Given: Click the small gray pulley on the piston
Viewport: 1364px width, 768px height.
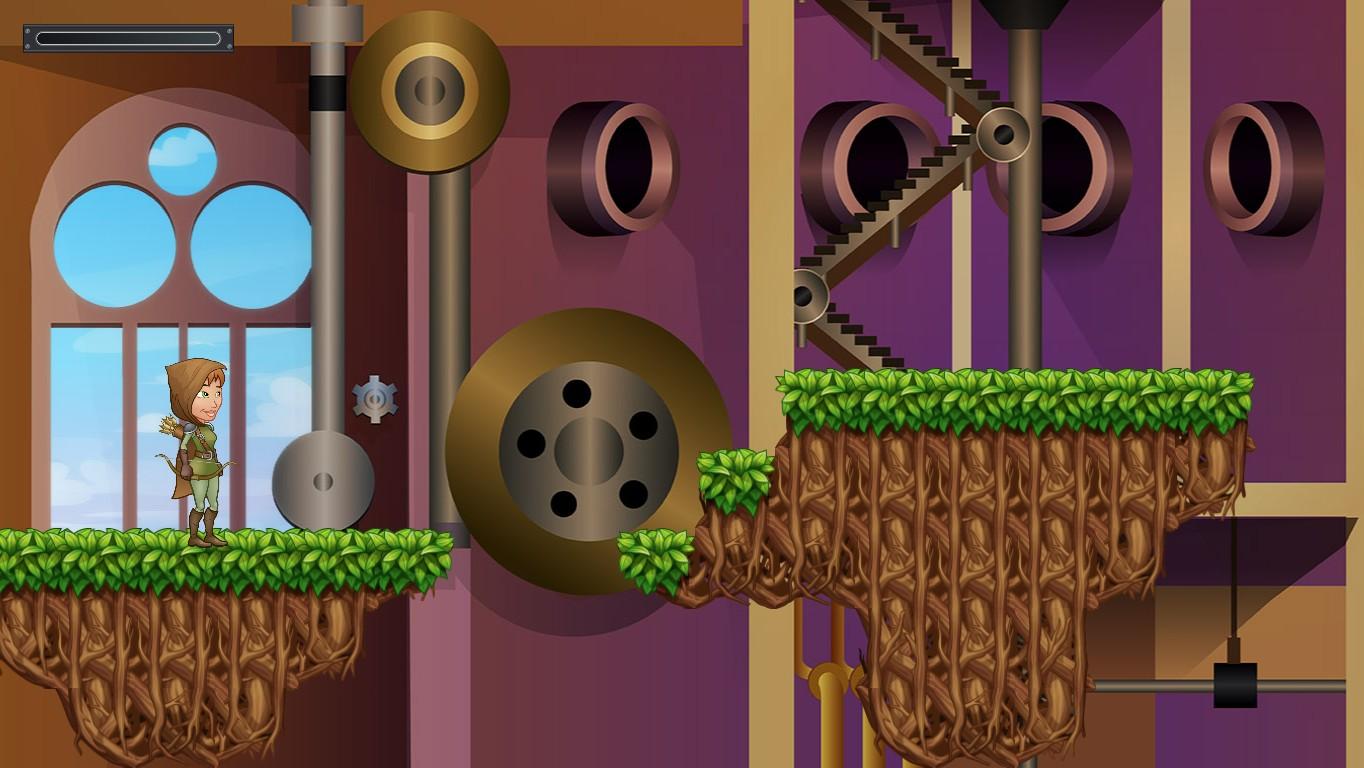Looking at the screenshot, I should coord(323,480).
